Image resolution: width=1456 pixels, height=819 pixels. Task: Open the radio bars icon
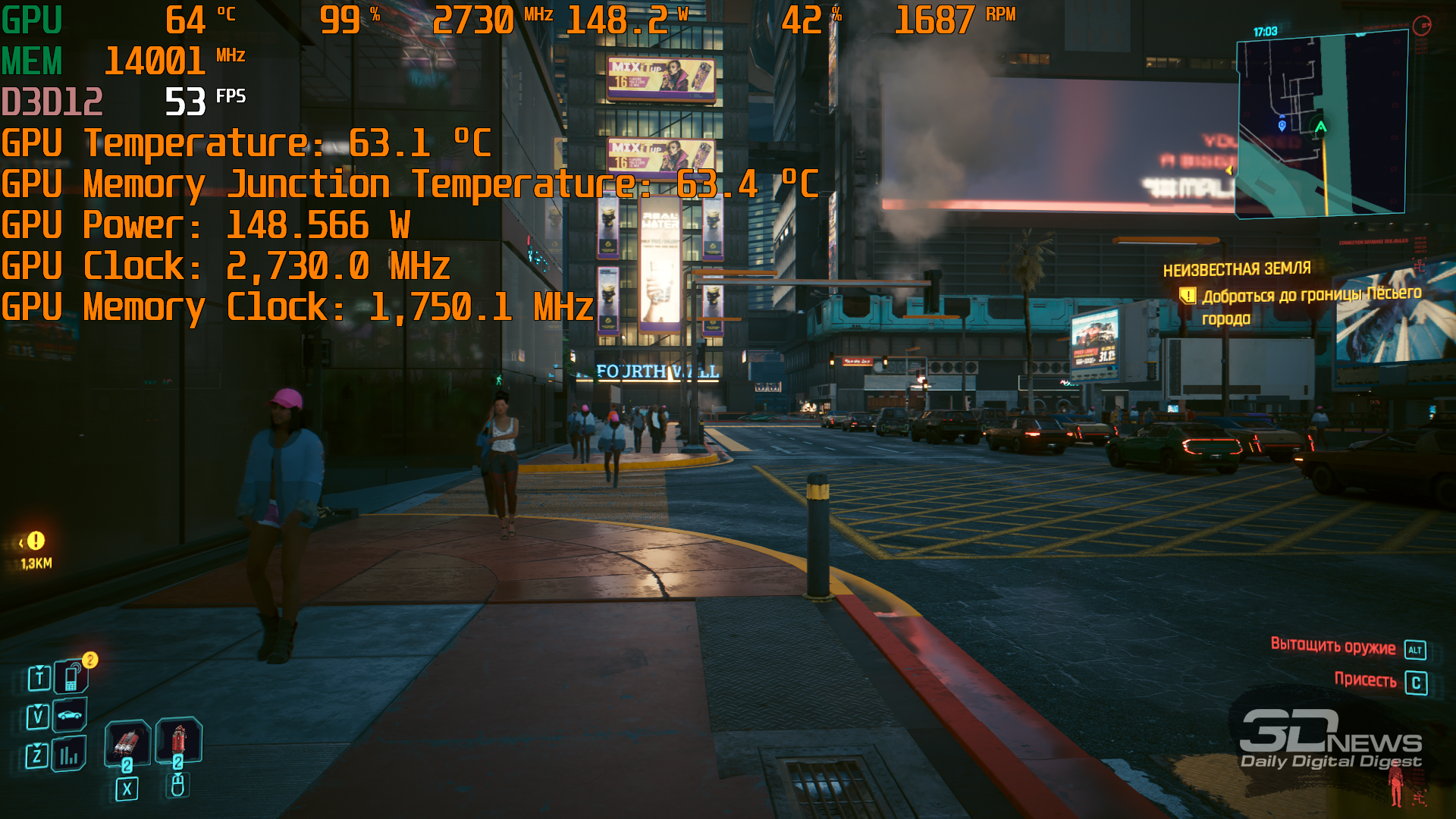(69, 755)
